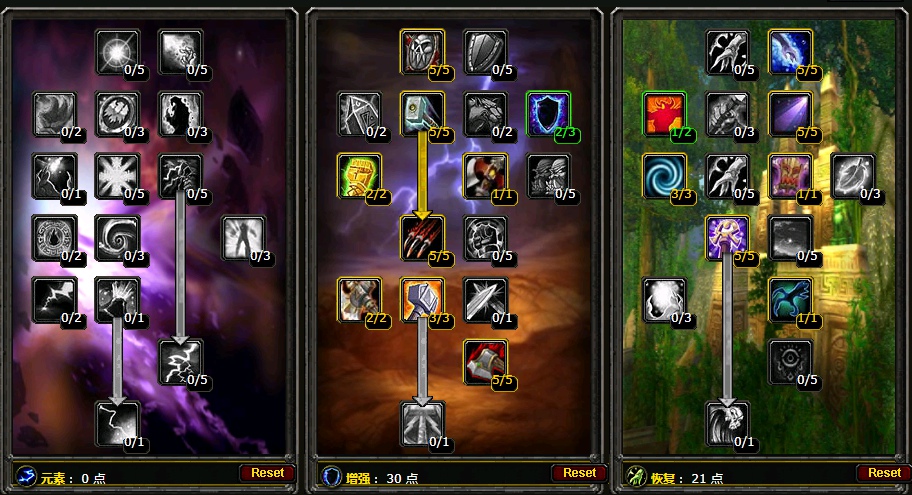Viewport: 912px width, 495px height.
Task: Pick the grey gear talent at 0/5
Action: pos(790,361)
